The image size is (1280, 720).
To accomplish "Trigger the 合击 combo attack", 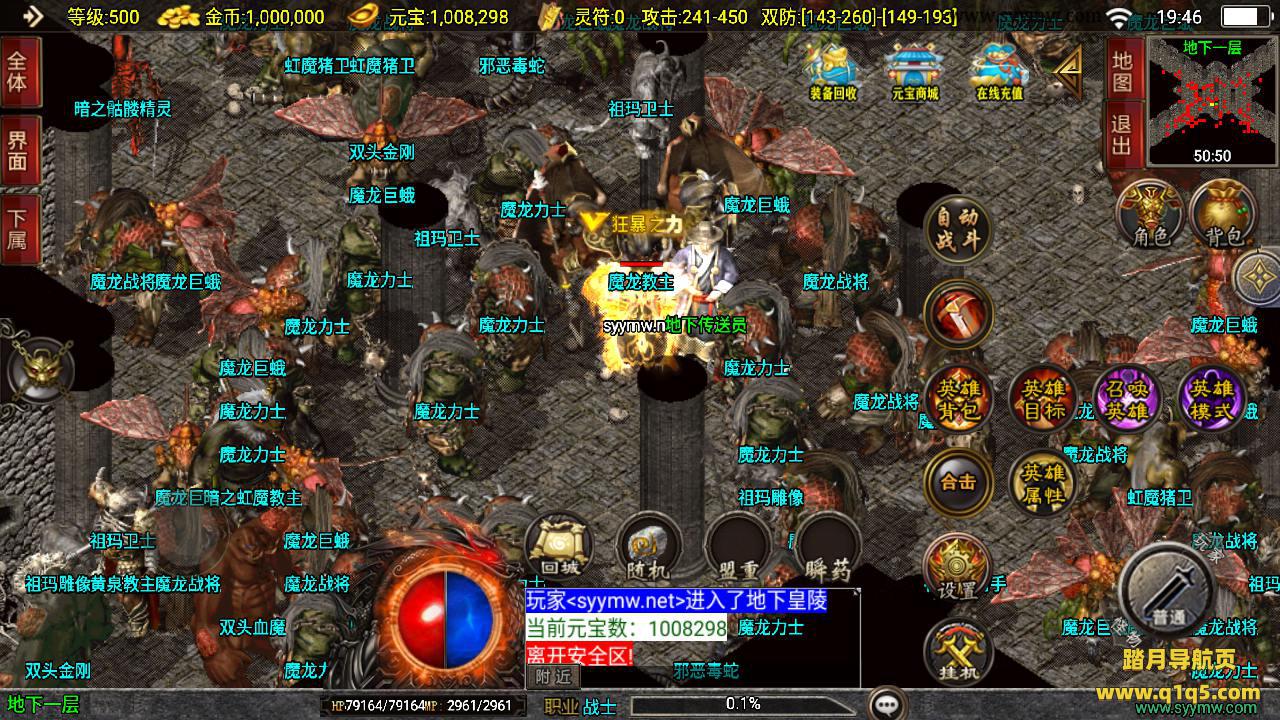I will click(958, 482).
